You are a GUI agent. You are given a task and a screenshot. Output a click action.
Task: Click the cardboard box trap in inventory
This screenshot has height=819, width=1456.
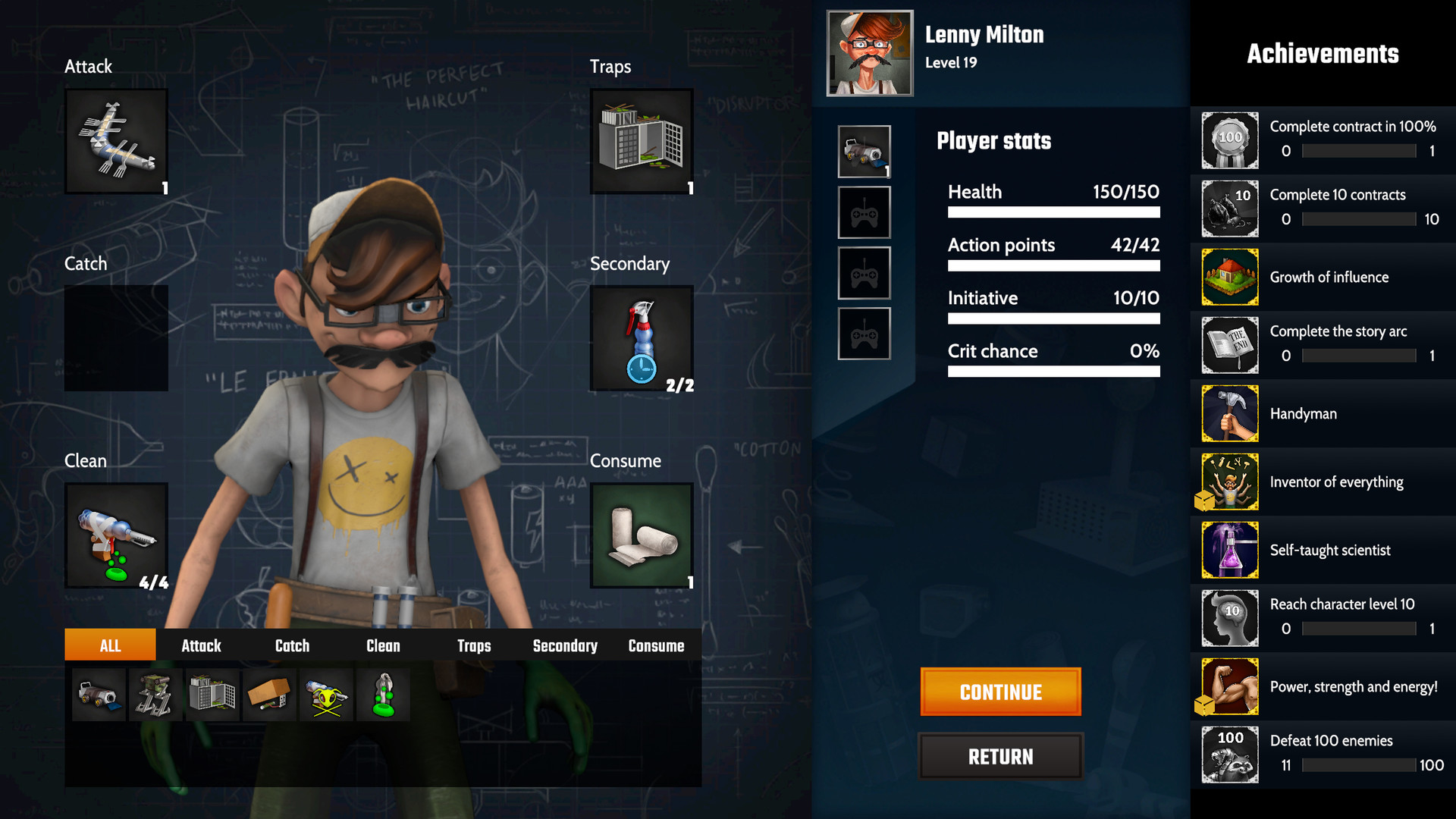point(269,694)
